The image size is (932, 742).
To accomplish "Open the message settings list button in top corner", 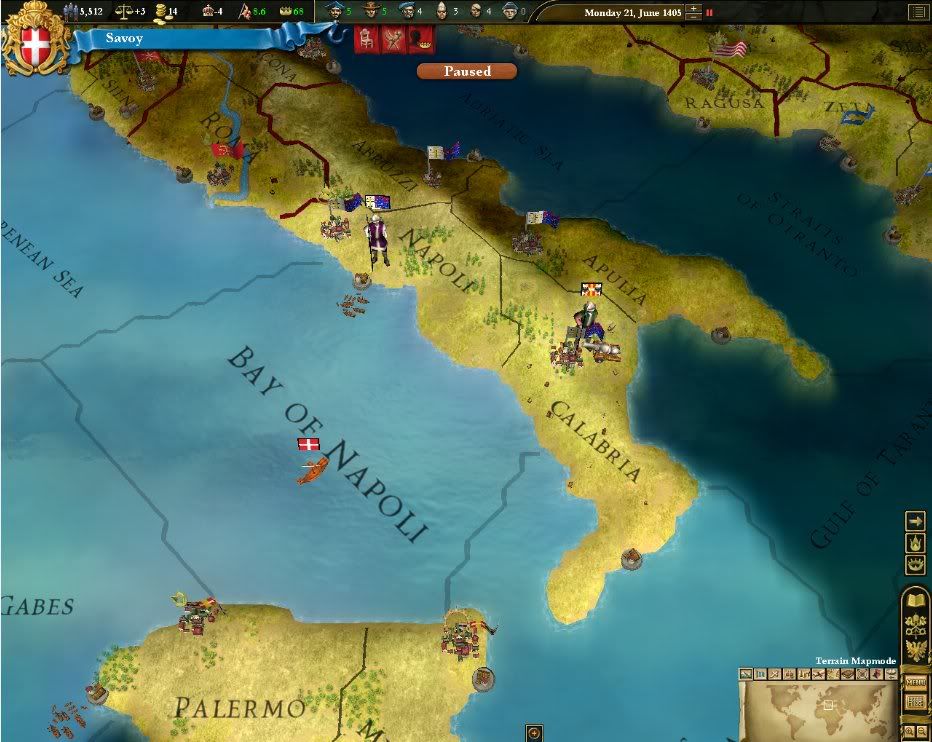I will tap(917, 12).
